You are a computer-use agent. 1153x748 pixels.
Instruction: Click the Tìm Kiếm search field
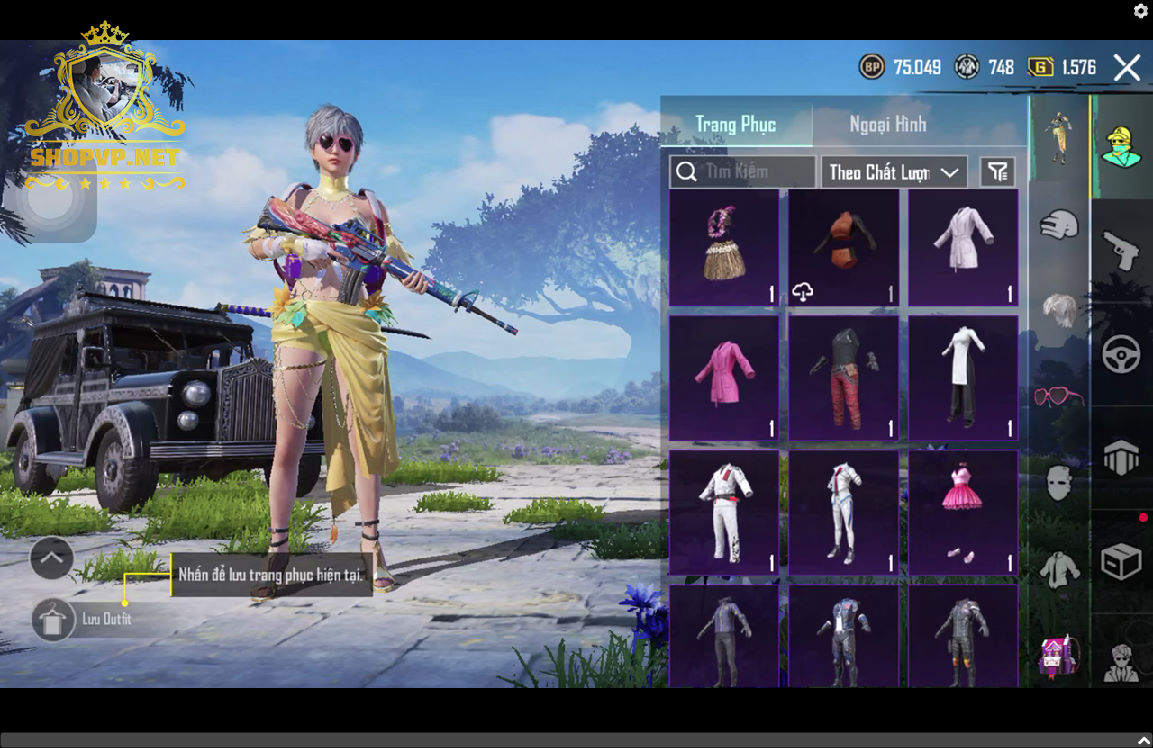(743, 172)
